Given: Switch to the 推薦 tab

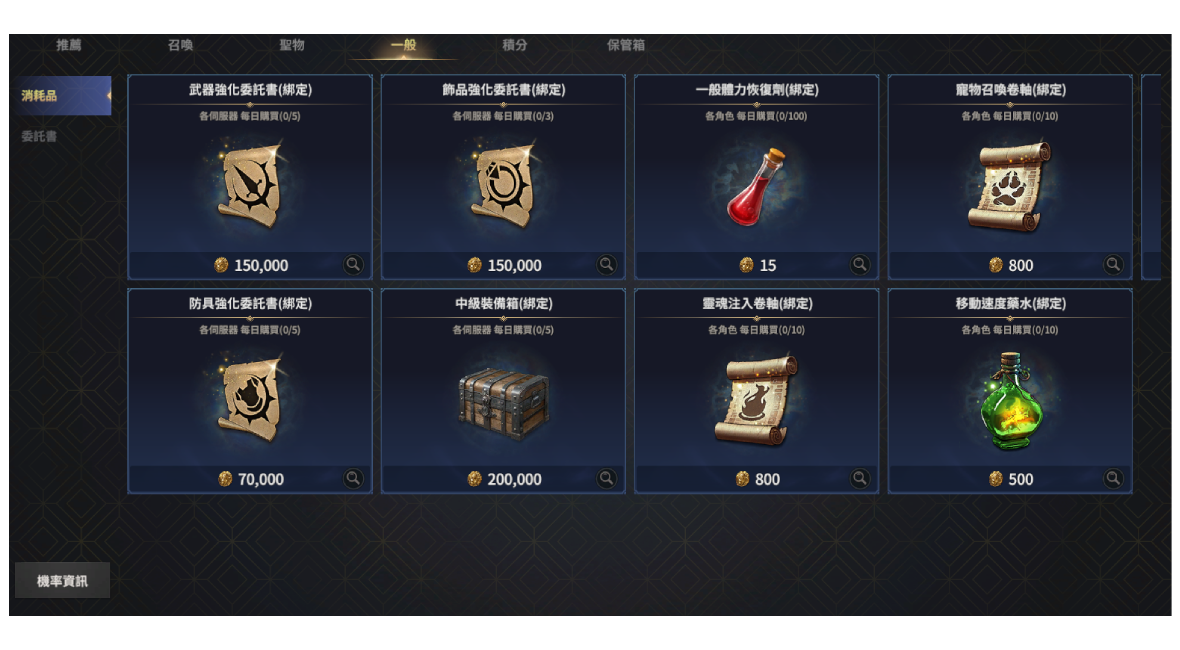Looking at the screenshot, I should pyautogui.click(x=69, y=45).
